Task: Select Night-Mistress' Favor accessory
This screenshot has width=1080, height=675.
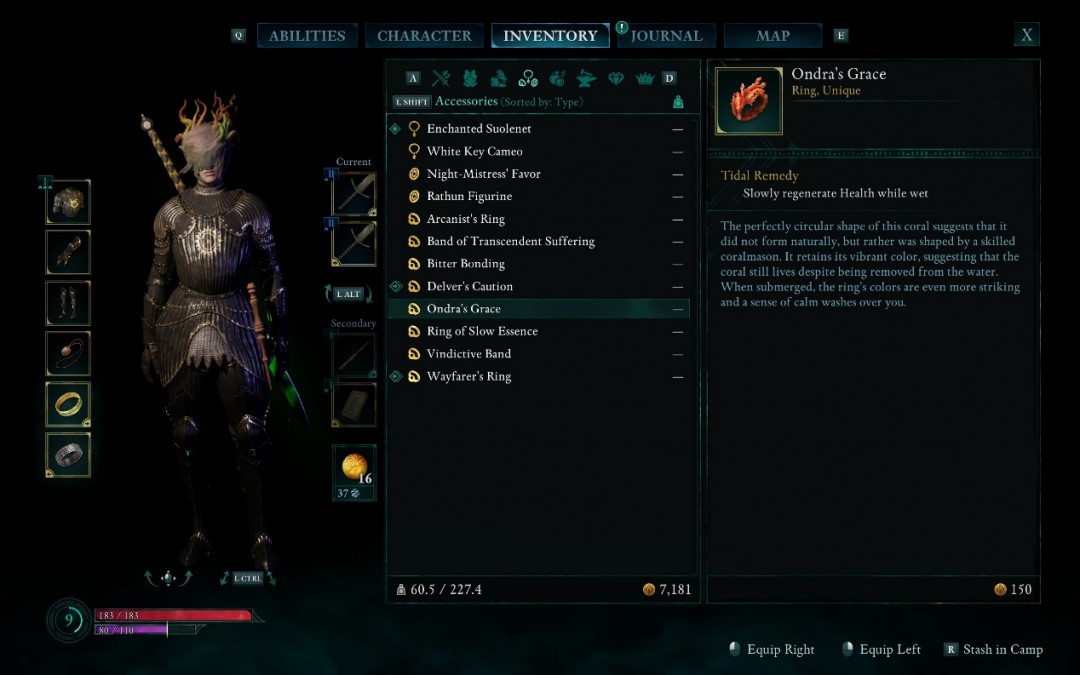Action: [x=483, y=174]
